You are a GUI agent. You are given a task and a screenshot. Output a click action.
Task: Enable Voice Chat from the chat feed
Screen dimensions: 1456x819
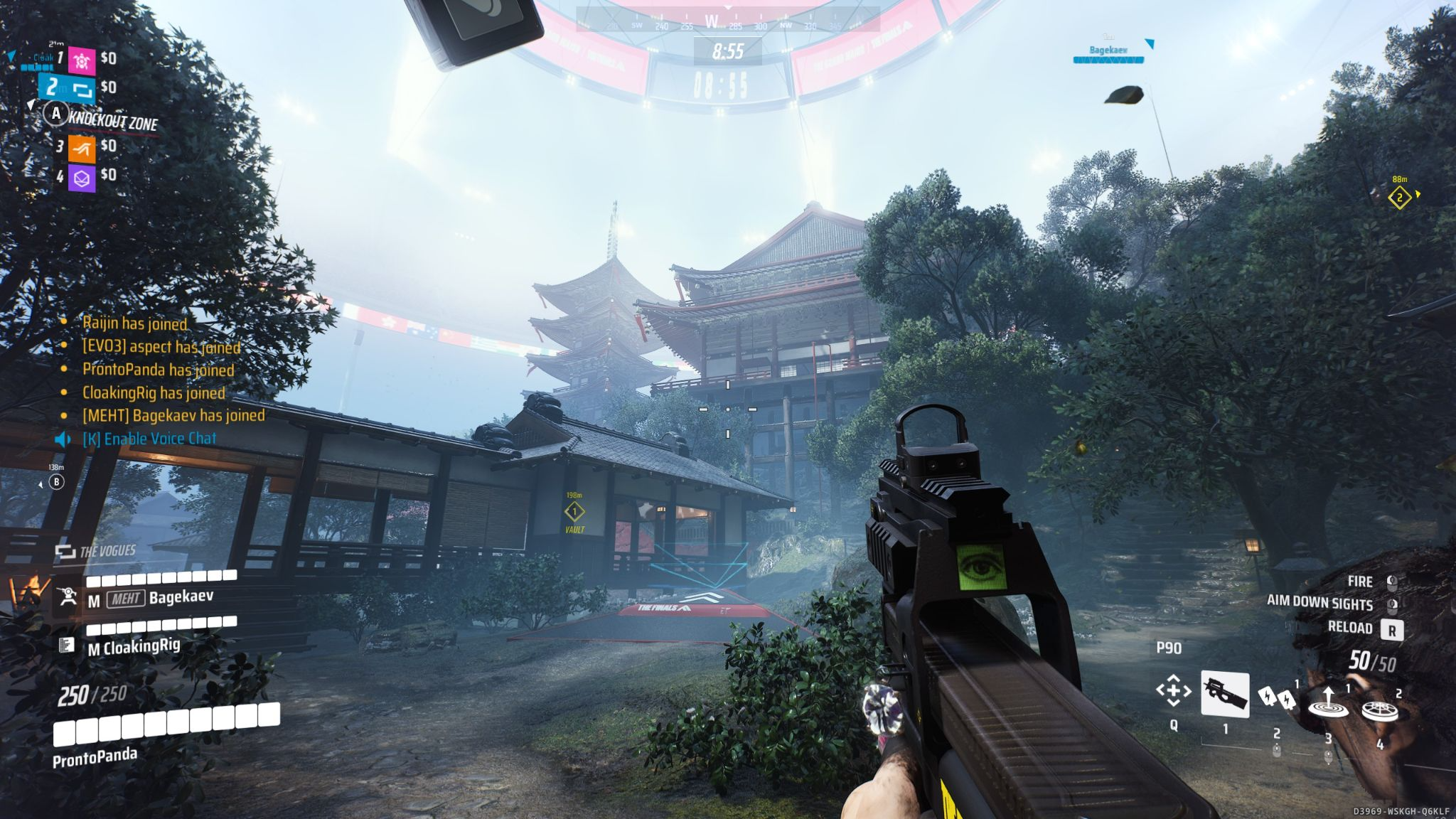(x=149, y=439)
